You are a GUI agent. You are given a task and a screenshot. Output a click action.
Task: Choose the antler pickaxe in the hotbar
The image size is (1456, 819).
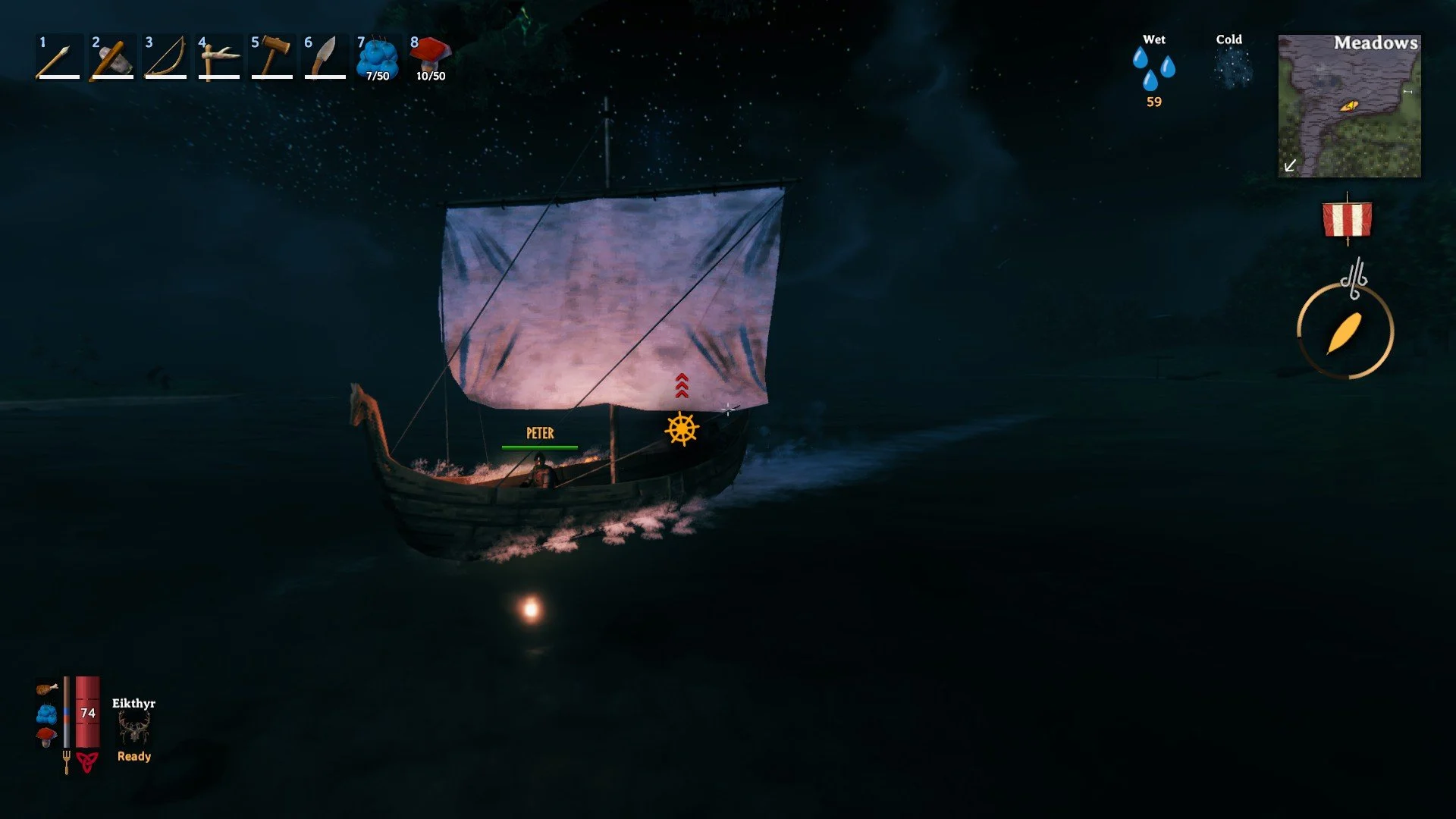(218, 58)
